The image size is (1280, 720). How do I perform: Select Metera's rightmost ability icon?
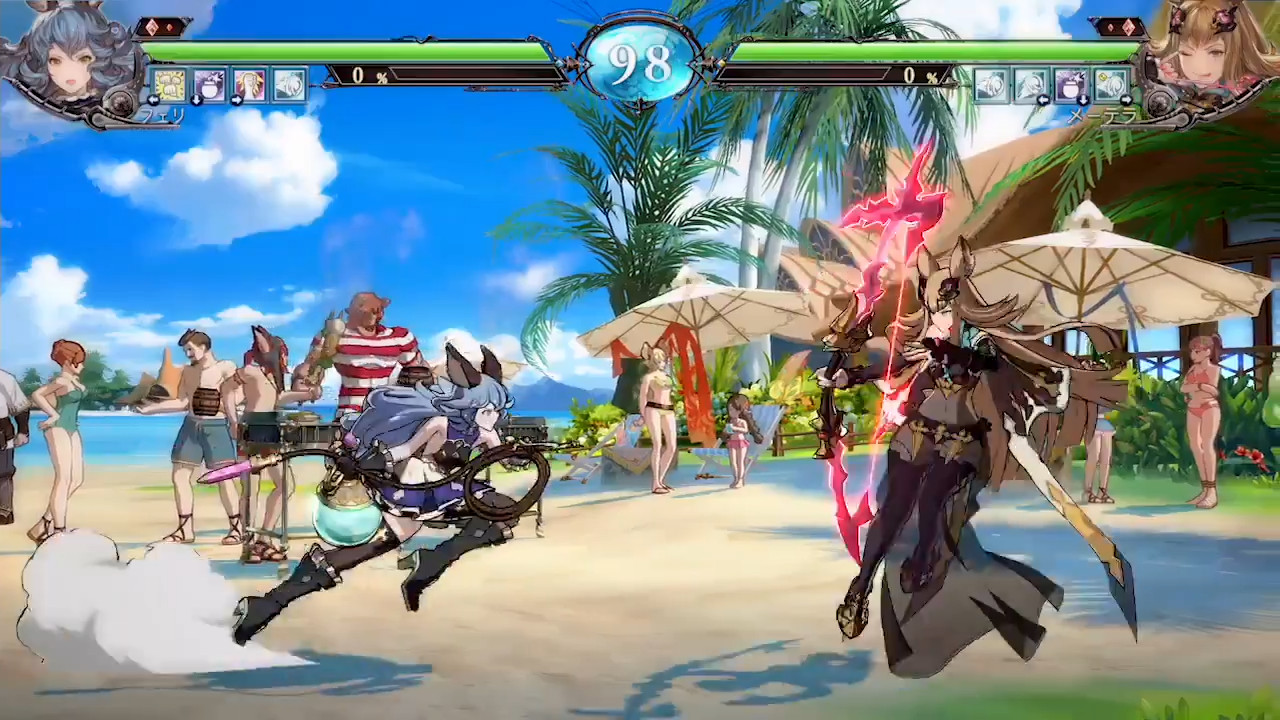click(x=1113, y=84)
